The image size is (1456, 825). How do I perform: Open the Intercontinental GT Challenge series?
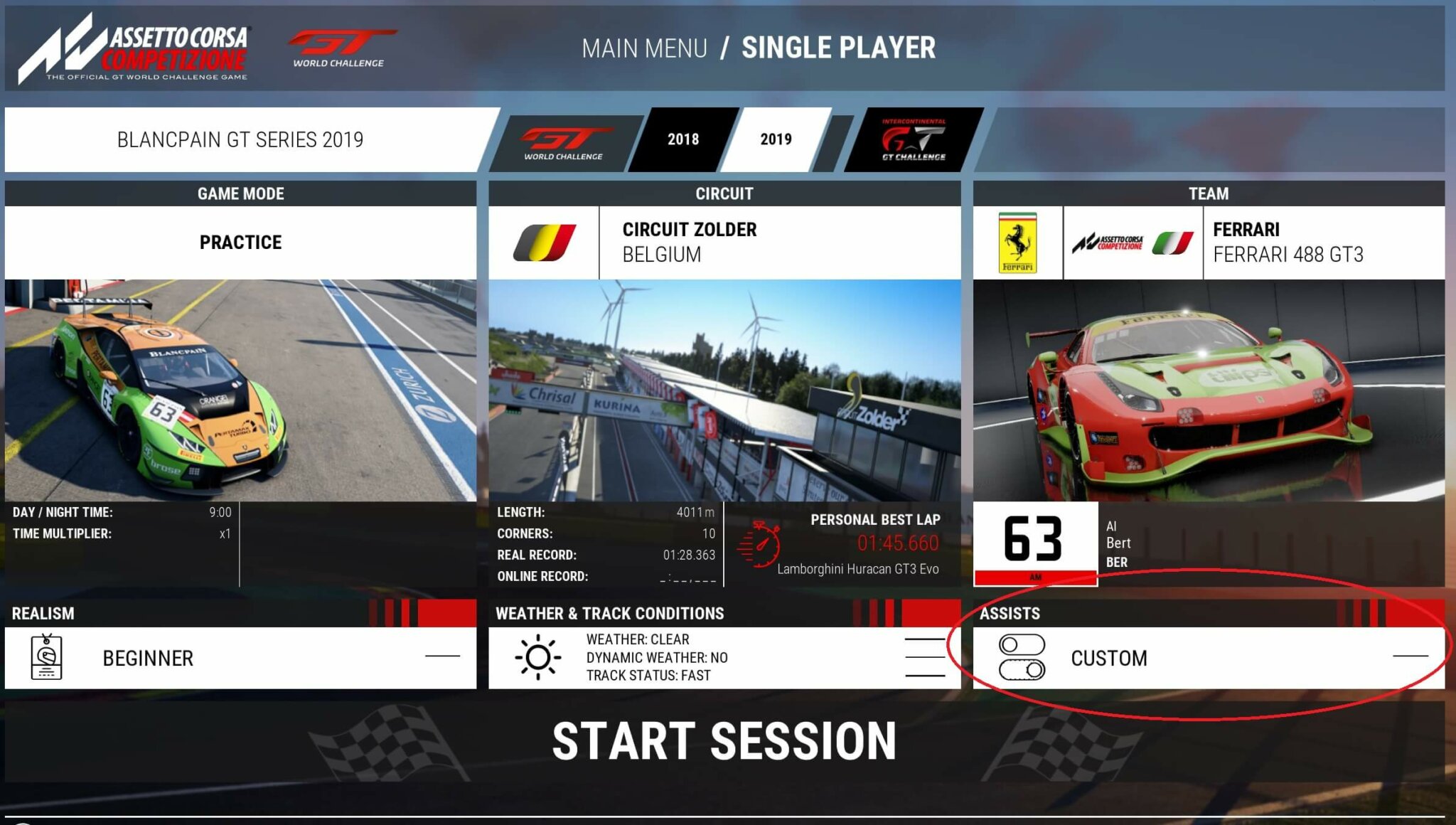coord(912,139)
